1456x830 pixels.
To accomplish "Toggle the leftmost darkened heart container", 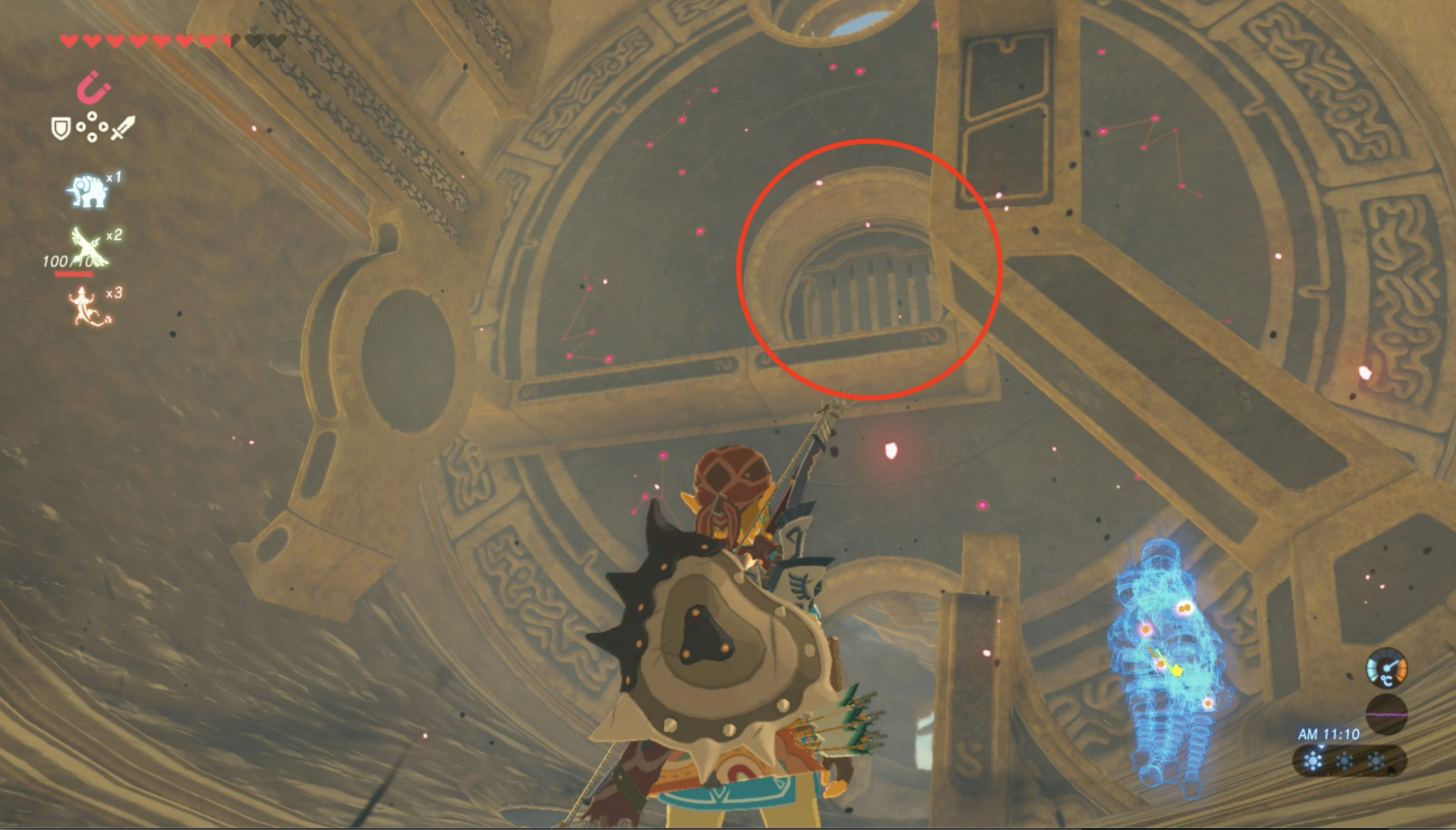I will point(254,39).
